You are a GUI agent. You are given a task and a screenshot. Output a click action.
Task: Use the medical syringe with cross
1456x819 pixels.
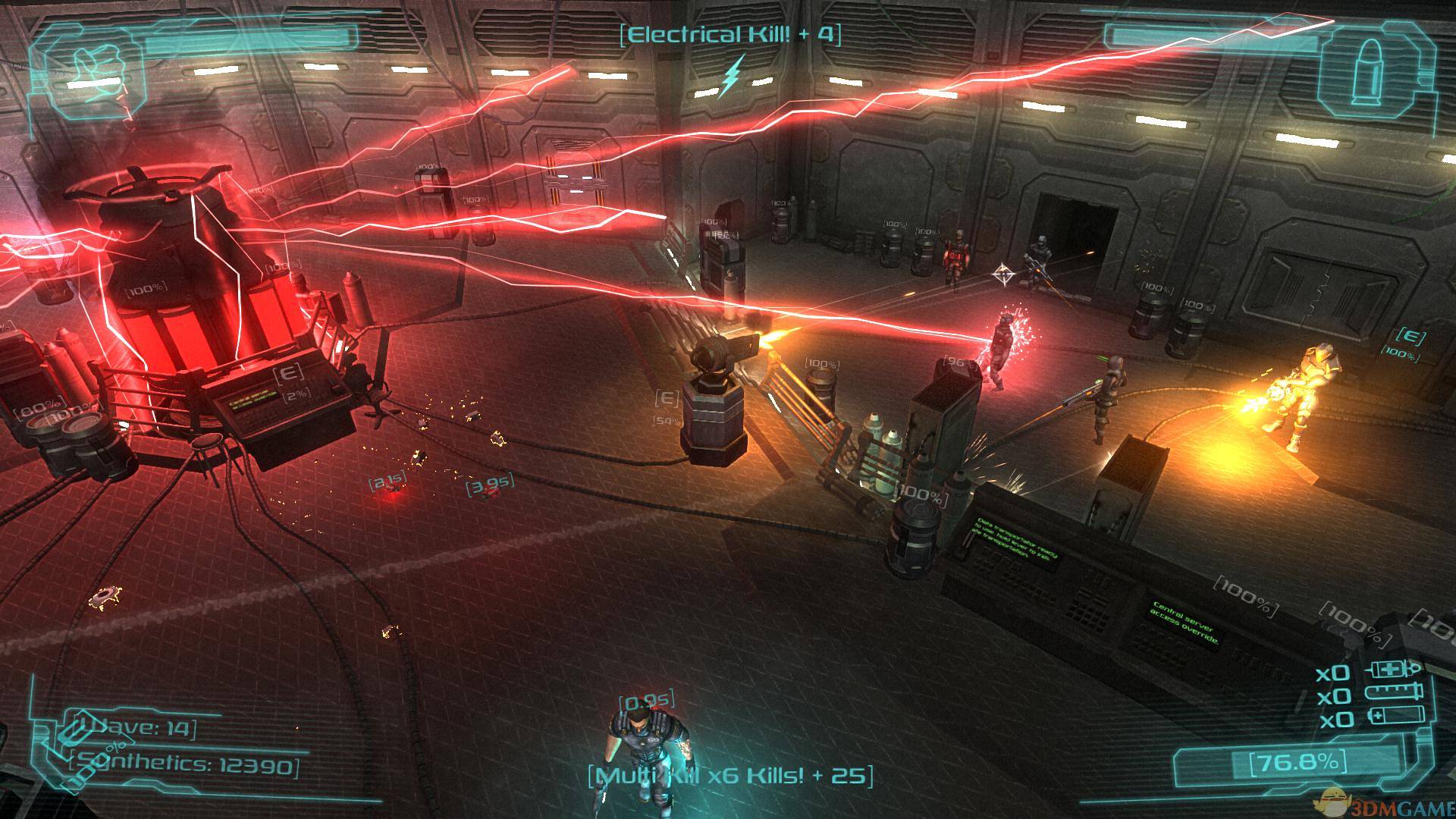tap(1392, 671)
